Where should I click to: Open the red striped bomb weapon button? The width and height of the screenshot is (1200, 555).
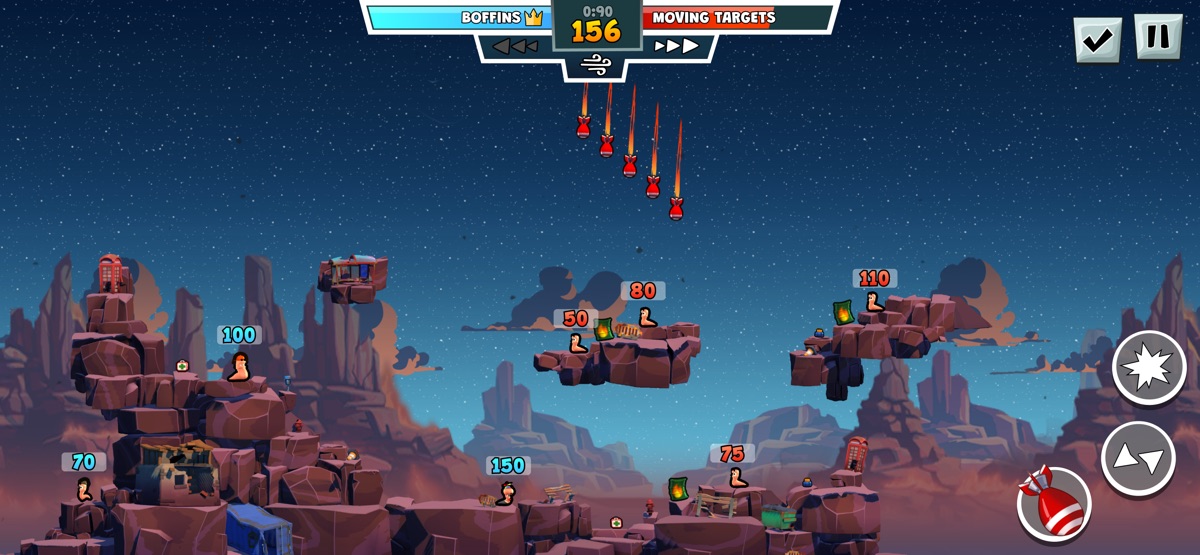click(x=1053, y=503)
